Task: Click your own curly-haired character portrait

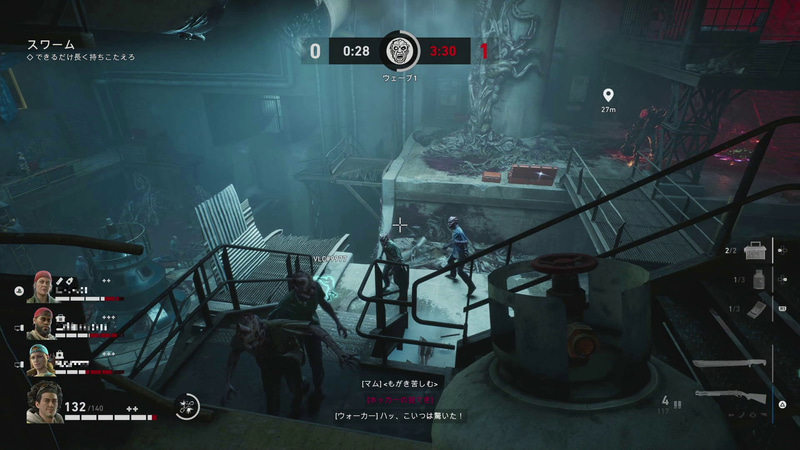Action: click(44, 402)
